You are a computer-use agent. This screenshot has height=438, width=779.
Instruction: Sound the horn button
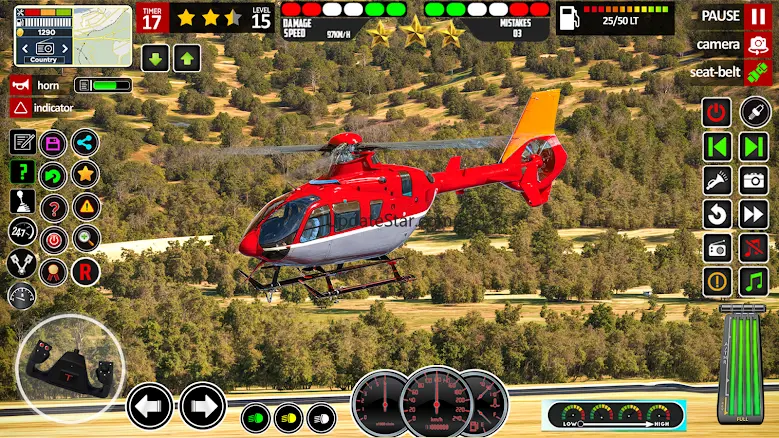pyautogui.click(x=20, y=85)
